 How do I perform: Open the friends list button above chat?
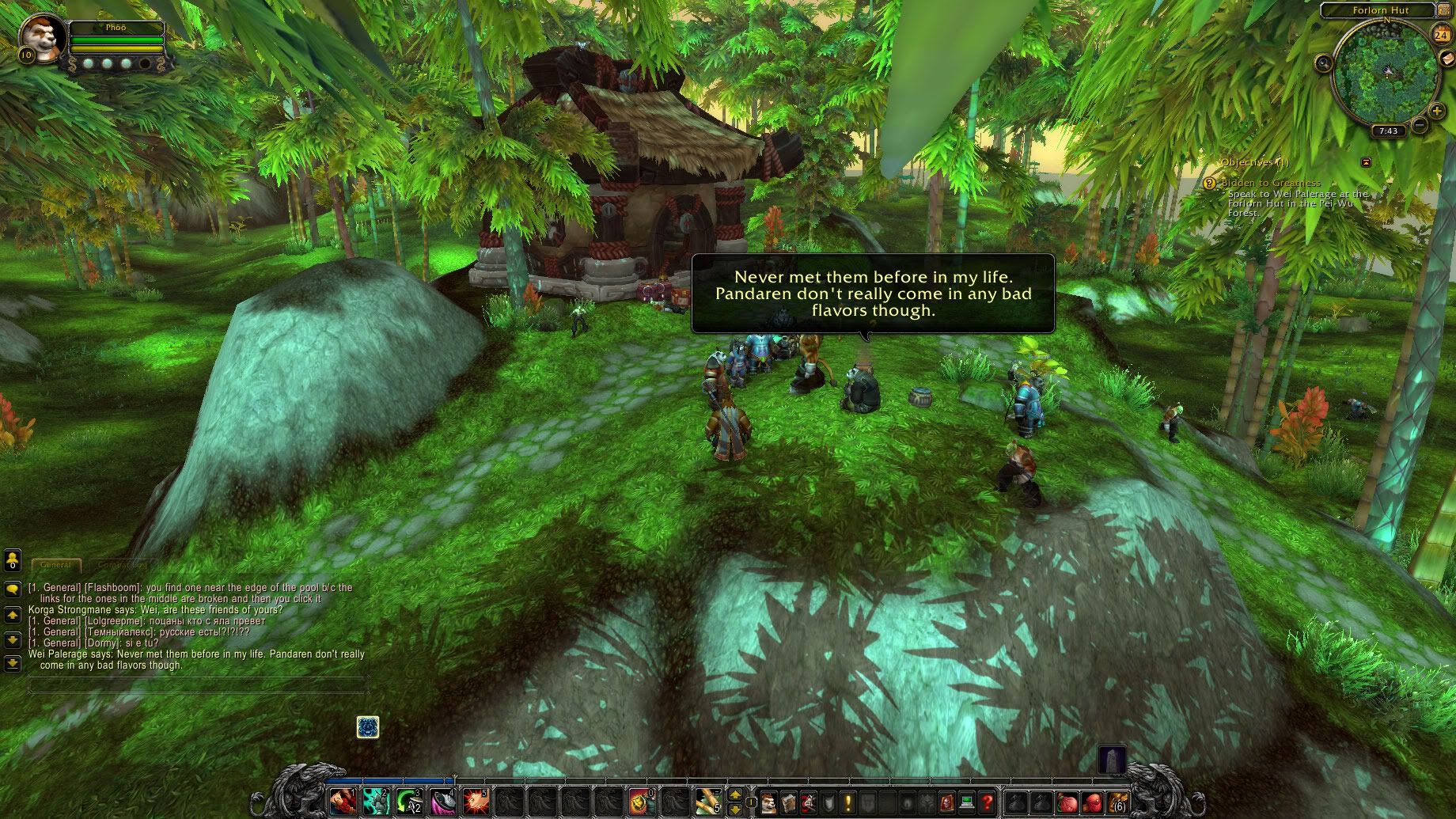[x=13, y=561]
